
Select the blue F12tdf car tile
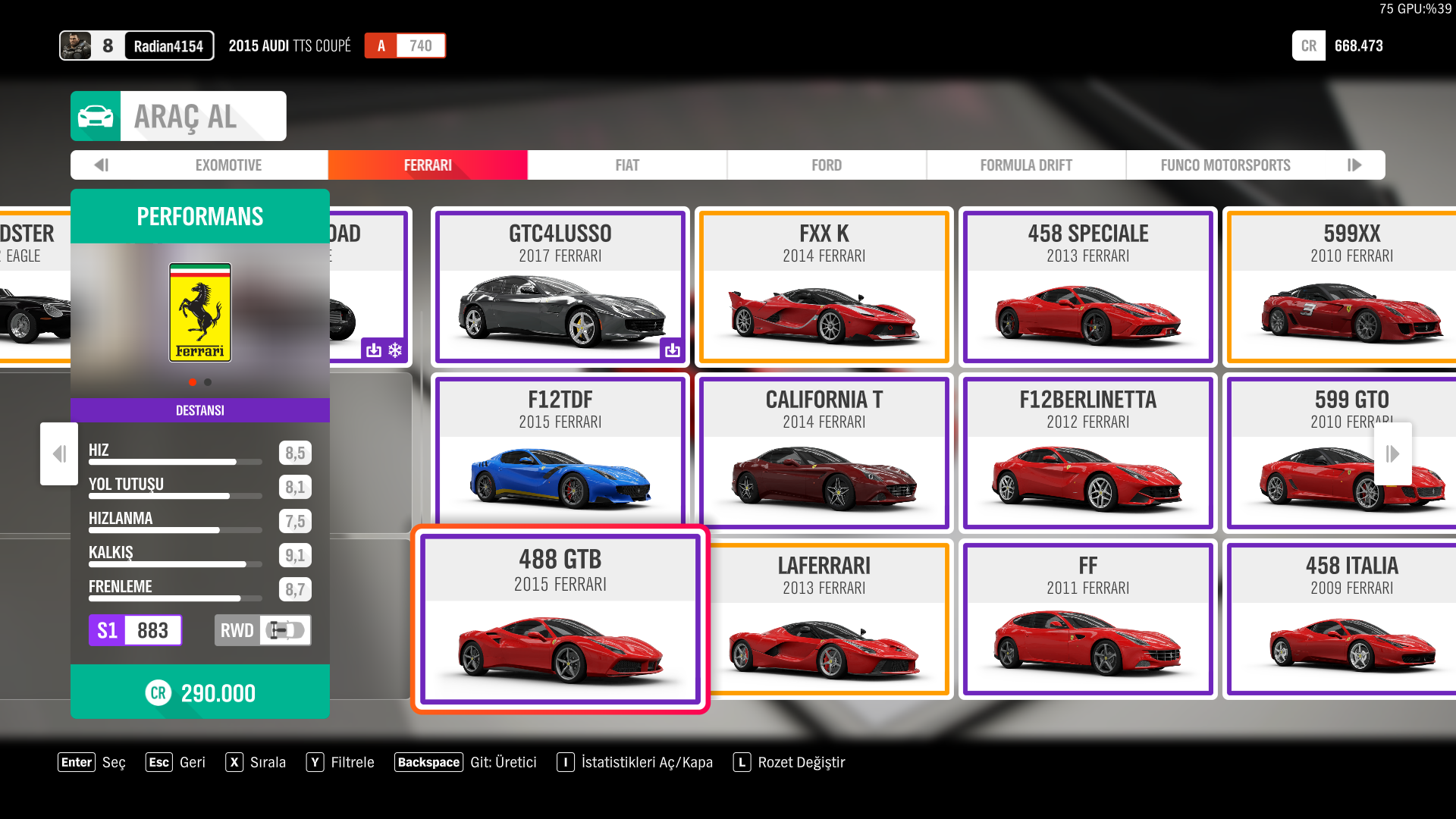pyautogui.click(x=560, y=453)
